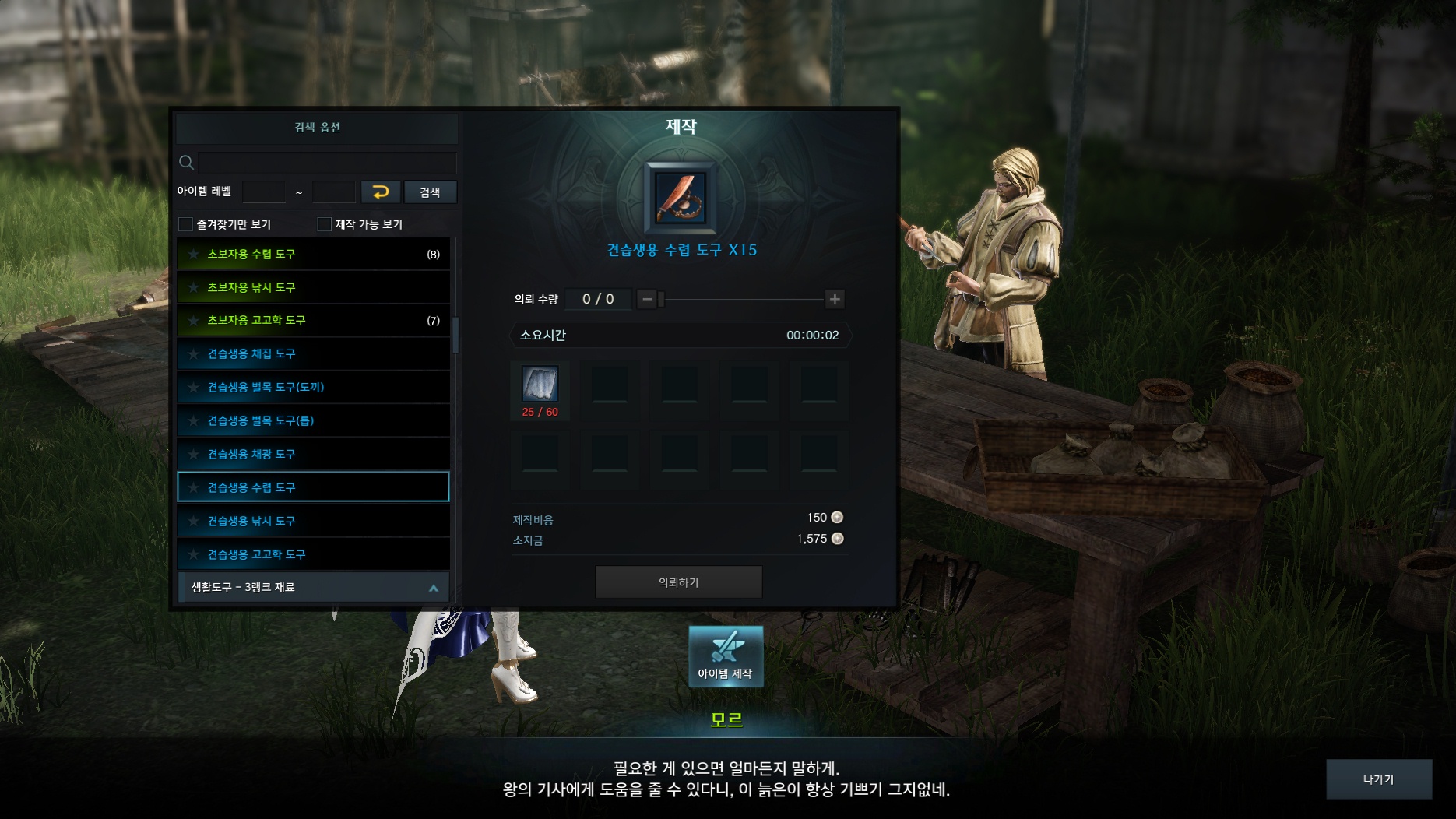1456x819 pixels.
Task: Toggle the 즐겨찾기만 보기 checkbox
Action: tap(186, 224)
